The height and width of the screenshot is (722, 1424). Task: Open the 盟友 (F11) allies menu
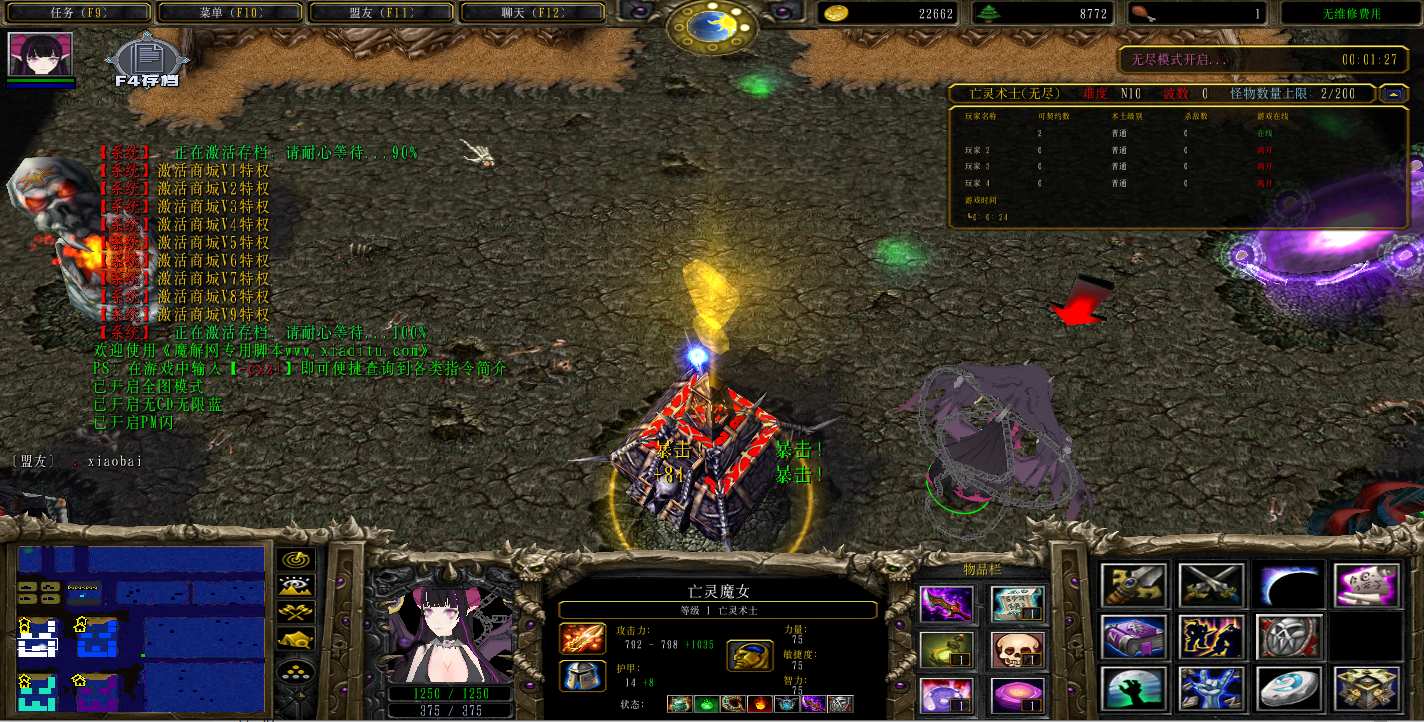382,13
